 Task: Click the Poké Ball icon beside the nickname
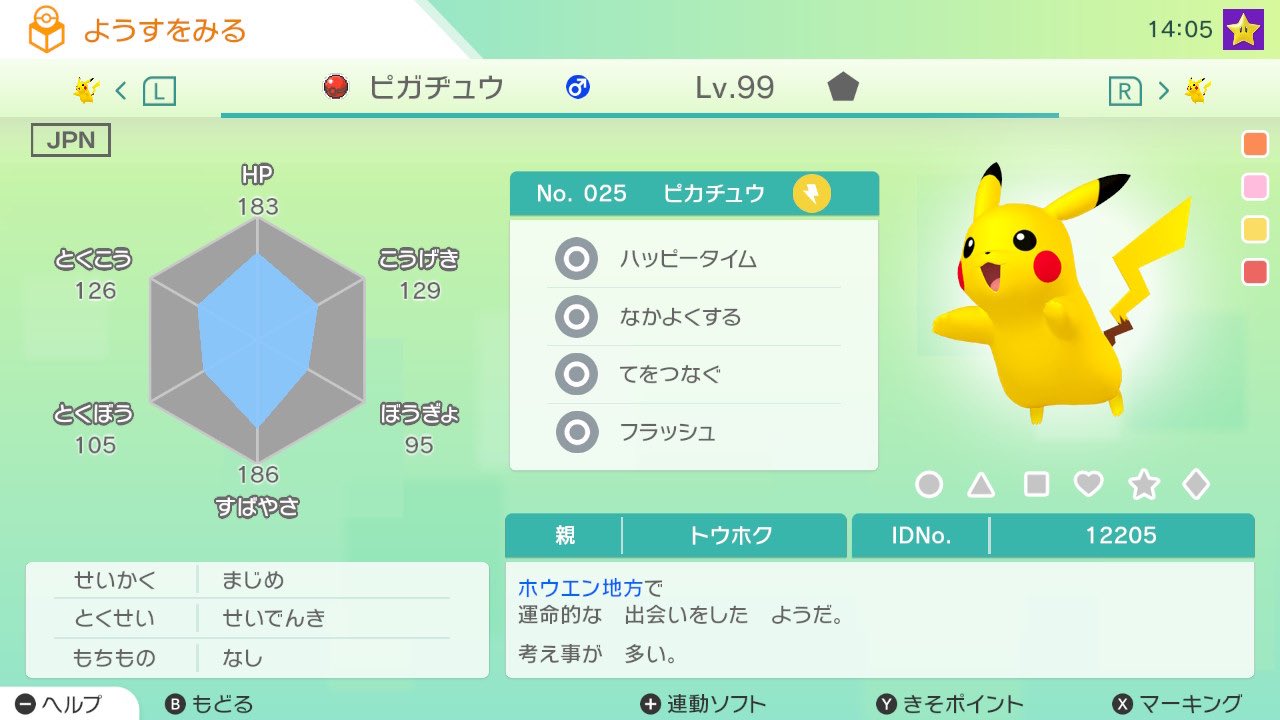pyautogui.click(x=334, y=88)
